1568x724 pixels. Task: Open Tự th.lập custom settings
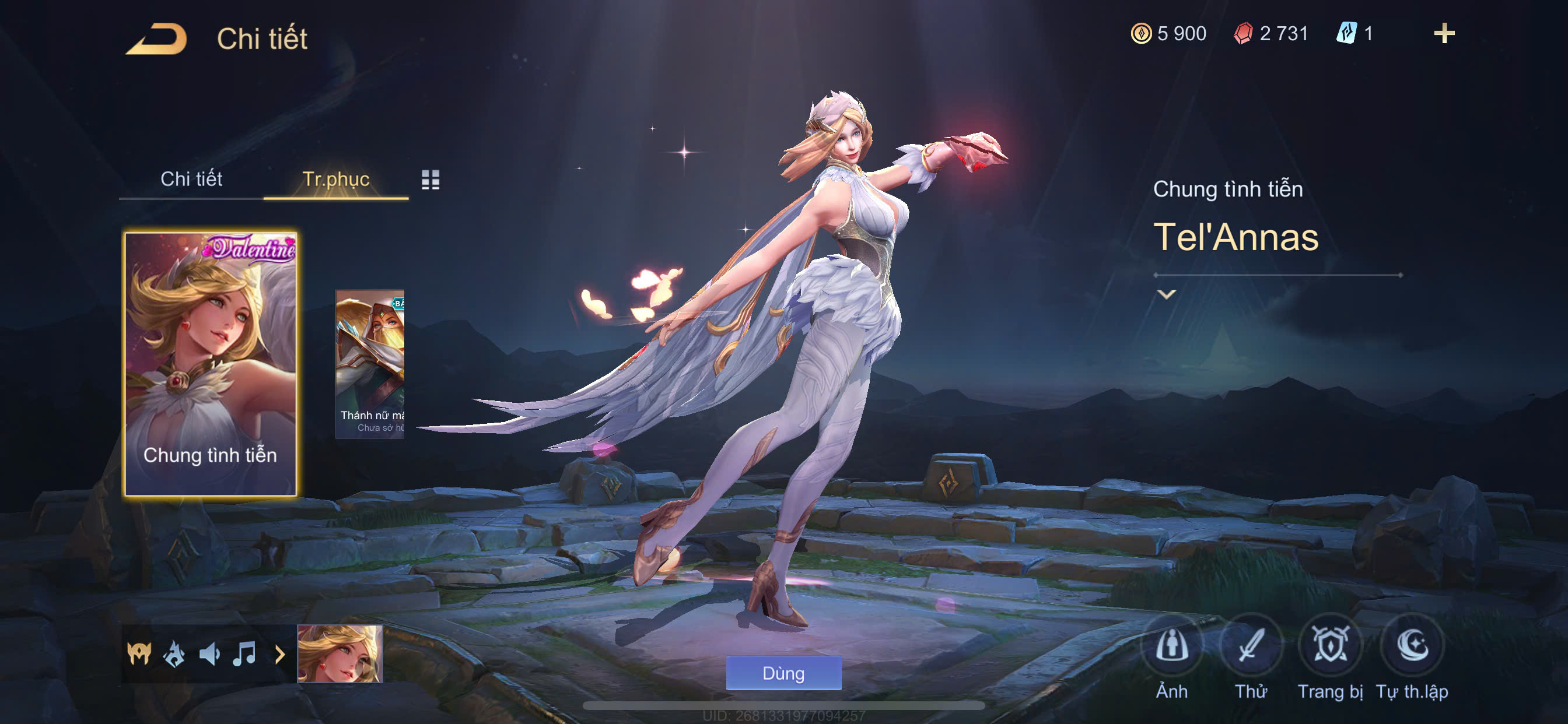click(1412, 646)
